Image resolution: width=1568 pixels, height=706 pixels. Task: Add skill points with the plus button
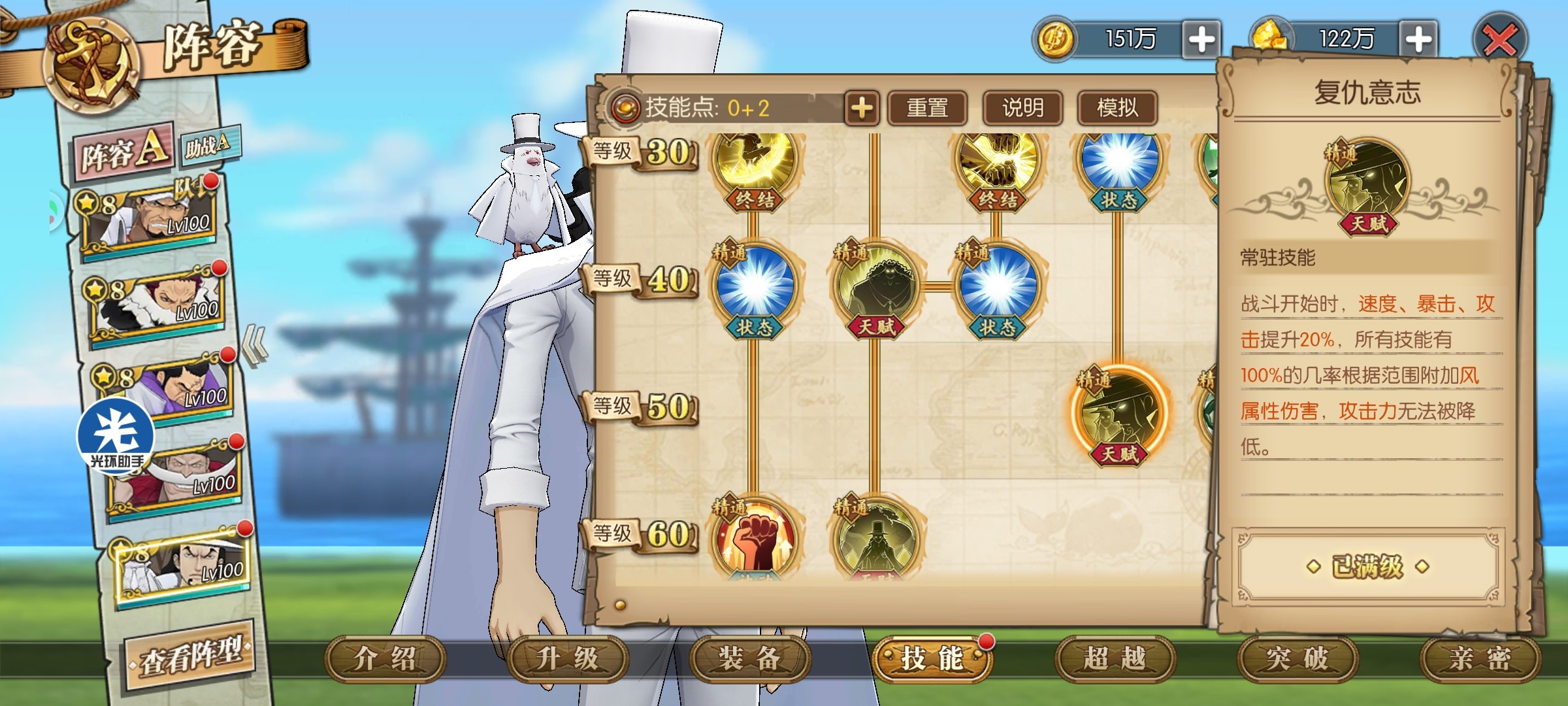(x=862, y=108)
